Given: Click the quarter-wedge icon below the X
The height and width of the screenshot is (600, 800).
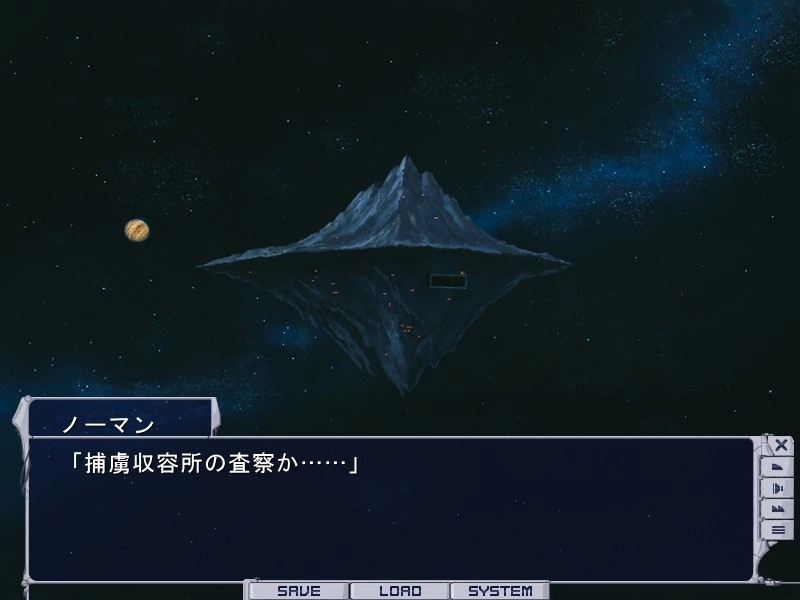Looking at the screenshot, I should [x=778, y=467].
